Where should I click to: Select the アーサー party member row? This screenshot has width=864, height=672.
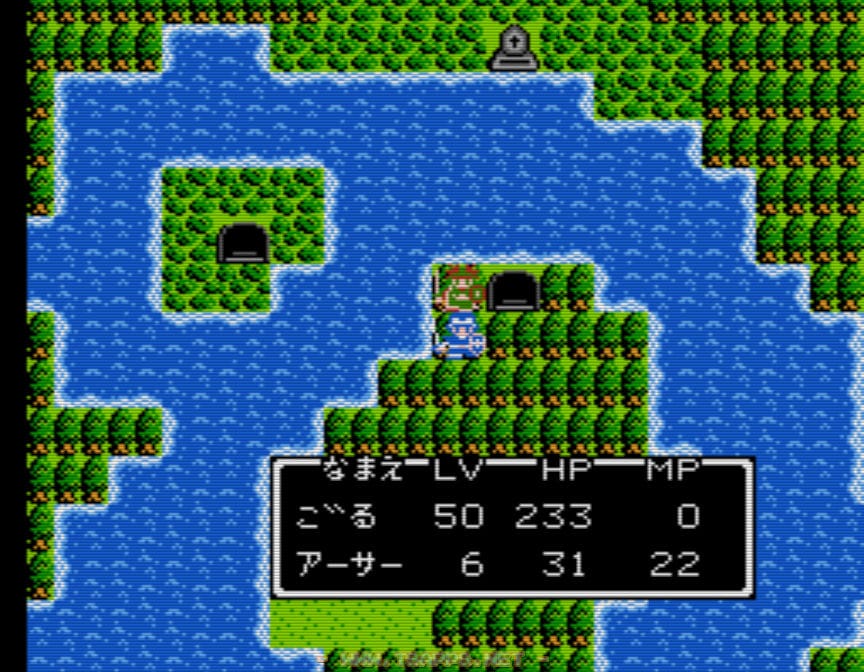pyautogui.click(x=350, y=565)
